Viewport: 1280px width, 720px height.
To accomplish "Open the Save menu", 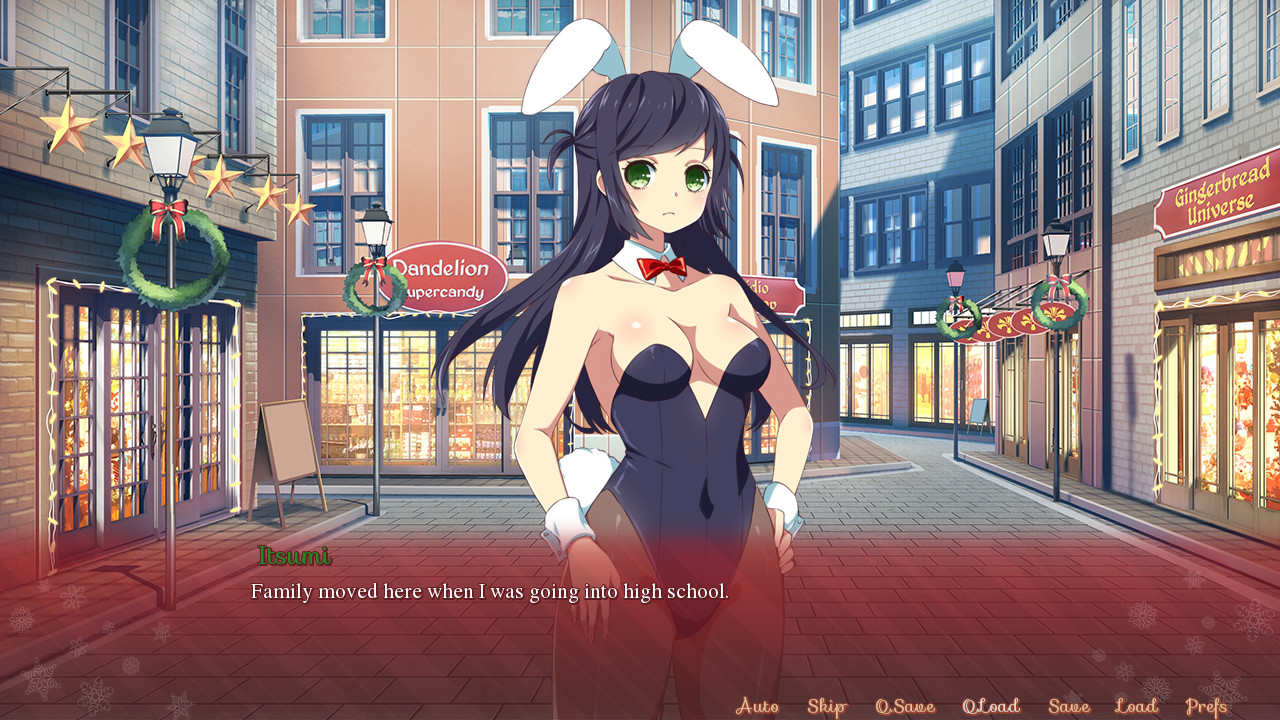I will (1069, 706).
